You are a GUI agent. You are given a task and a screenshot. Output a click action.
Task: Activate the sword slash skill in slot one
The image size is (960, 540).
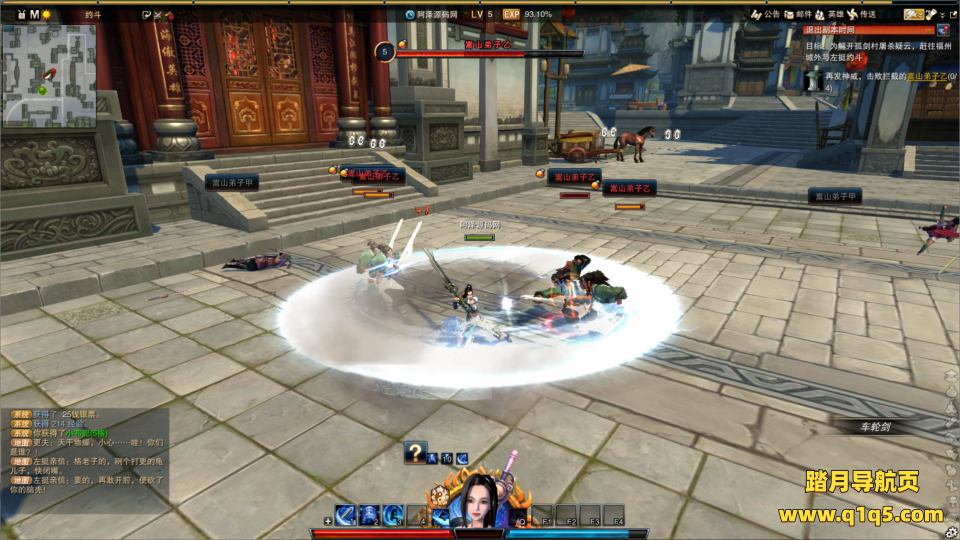(x=345, y=515)
